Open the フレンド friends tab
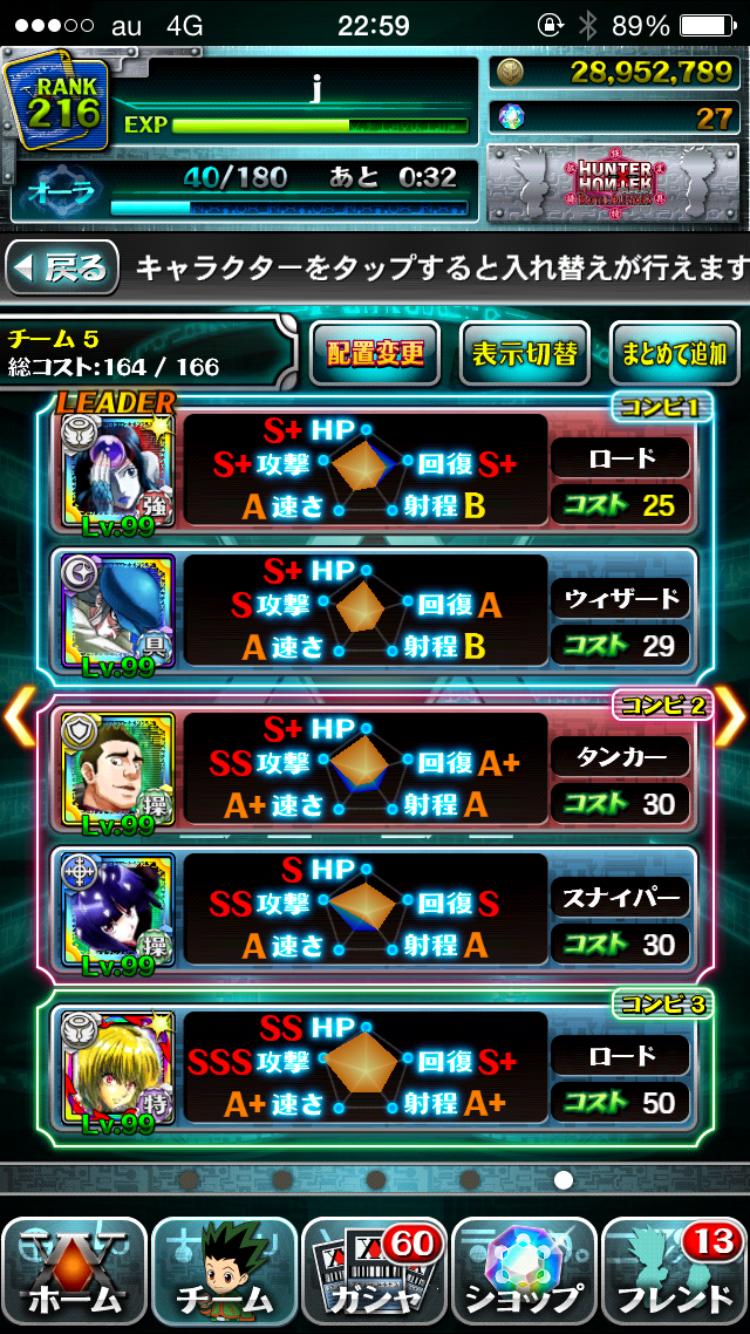750x1334 pixels. pos(675,1271)
